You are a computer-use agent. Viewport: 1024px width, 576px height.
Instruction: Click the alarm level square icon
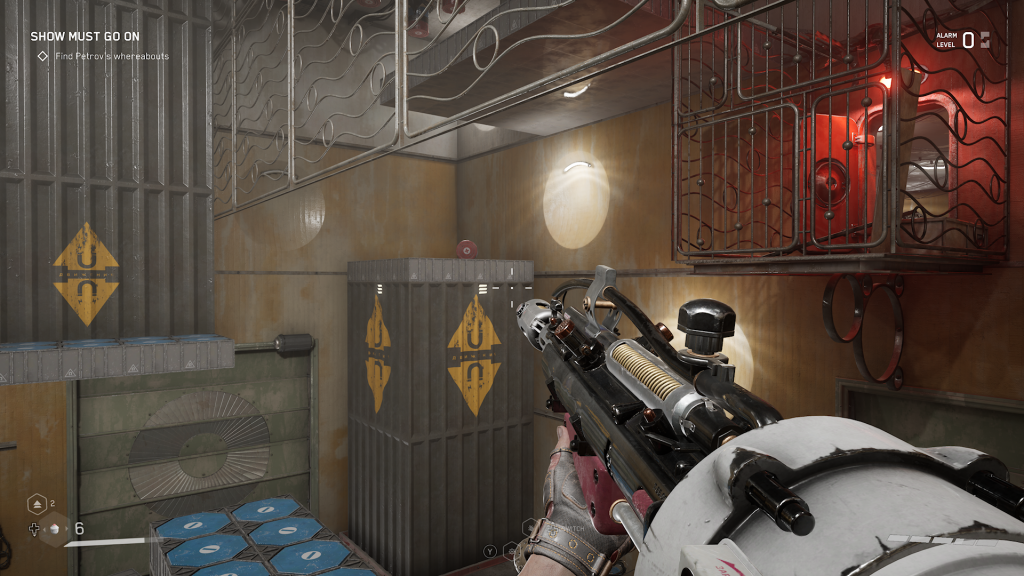tap(985, 40)
